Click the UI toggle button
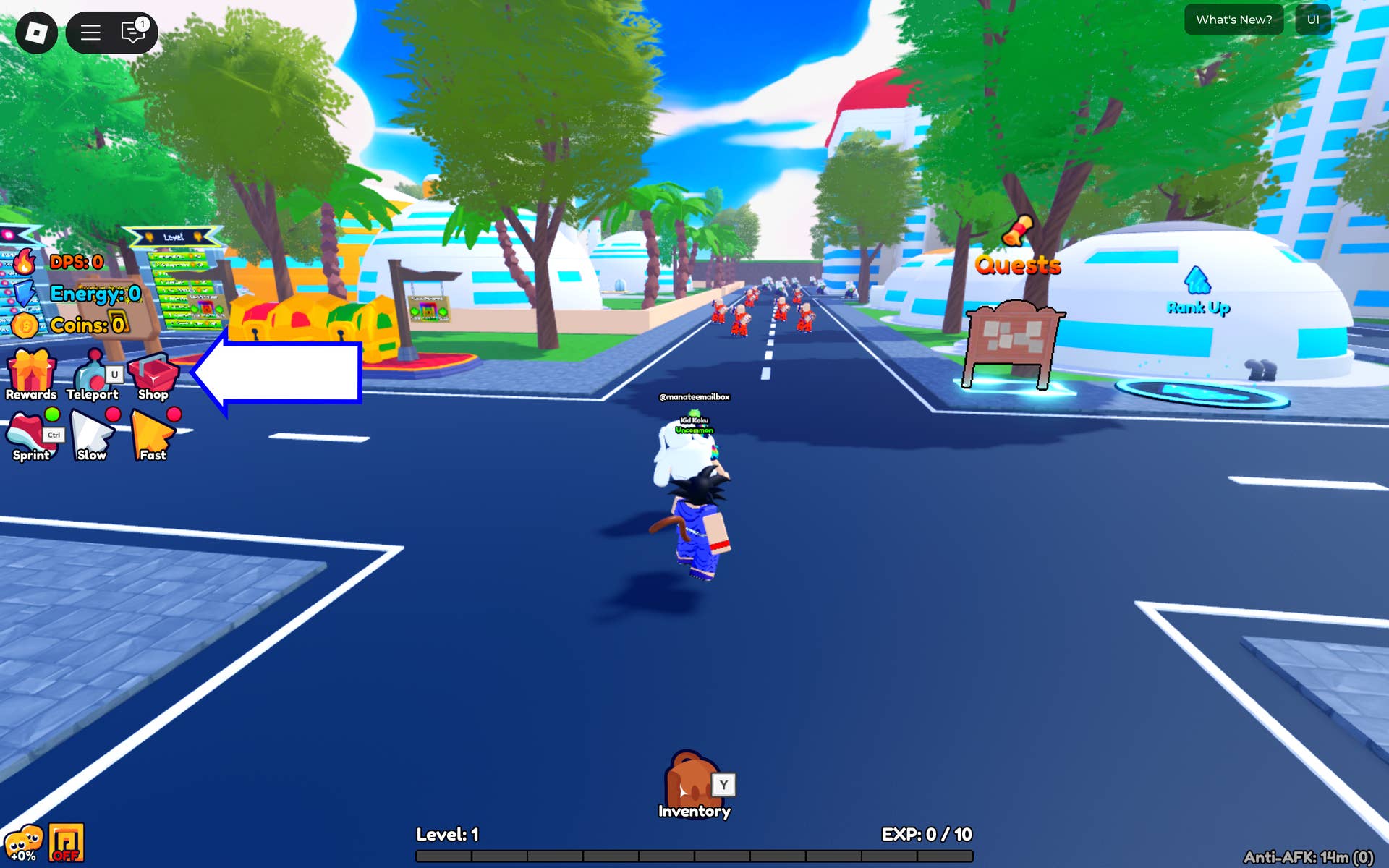Viewport: 1389px width, 868px height. click(x=1312, y=20)
